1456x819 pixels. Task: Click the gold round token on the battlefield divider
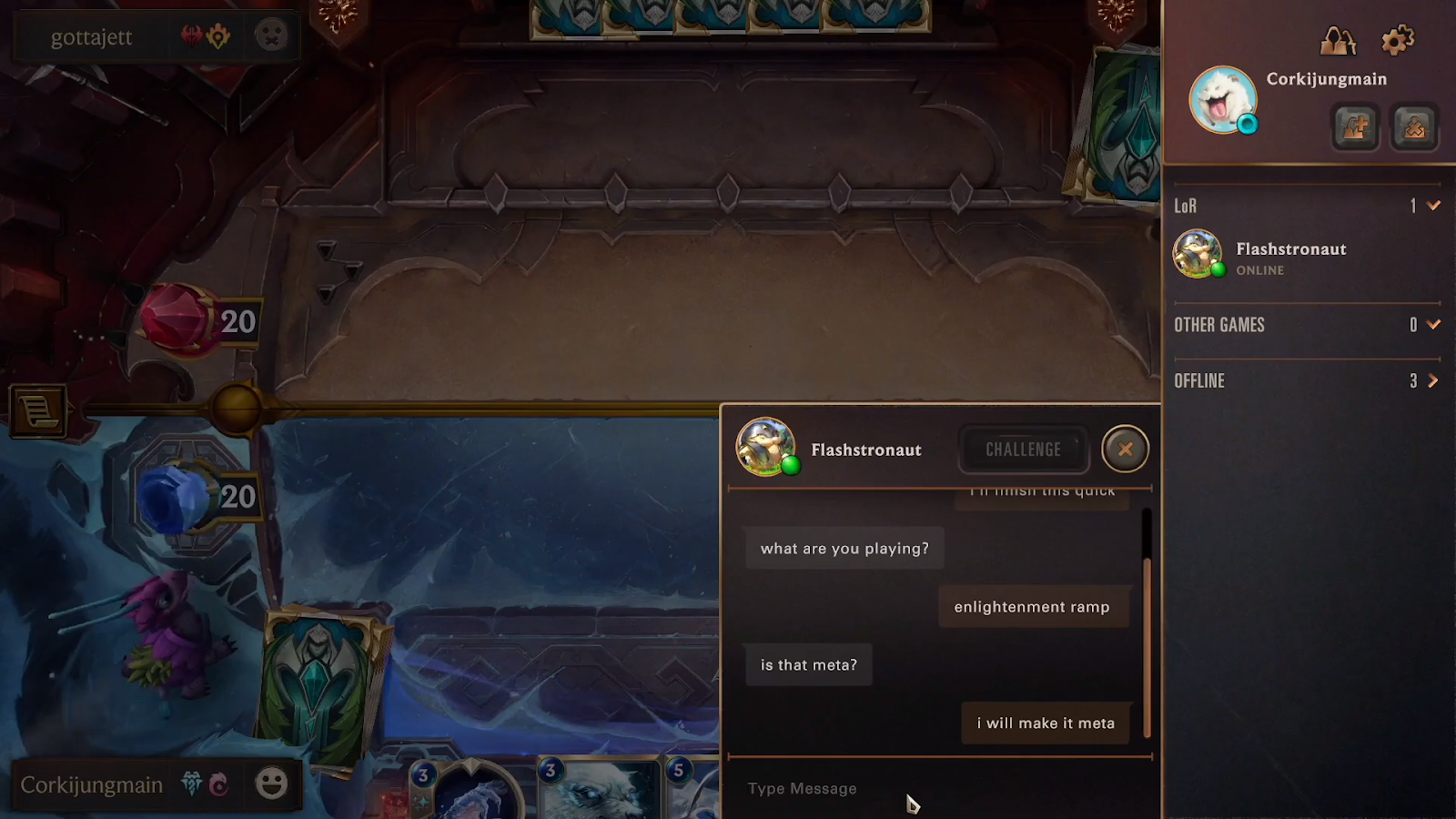[x=235, y=409]
